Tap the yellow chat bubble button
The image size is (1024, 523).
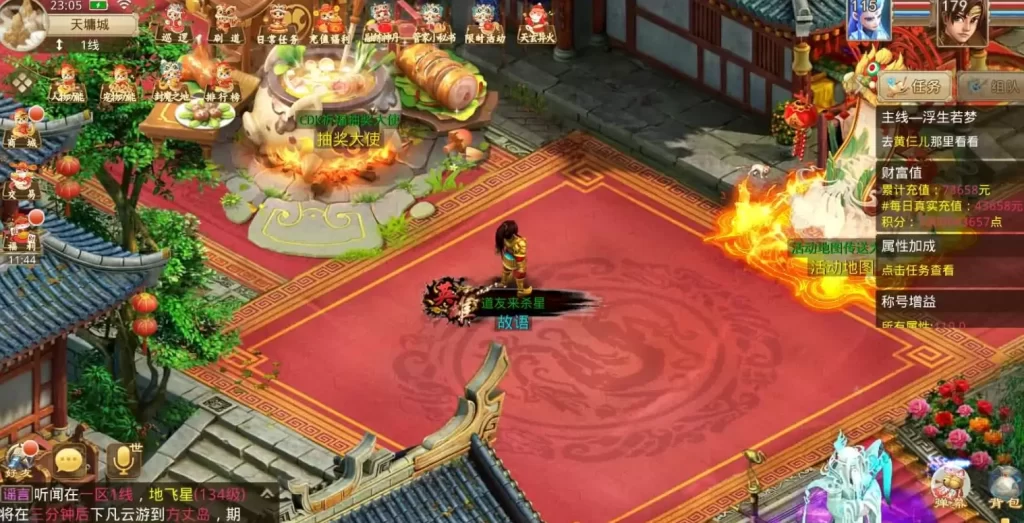[x=70, y=461]
